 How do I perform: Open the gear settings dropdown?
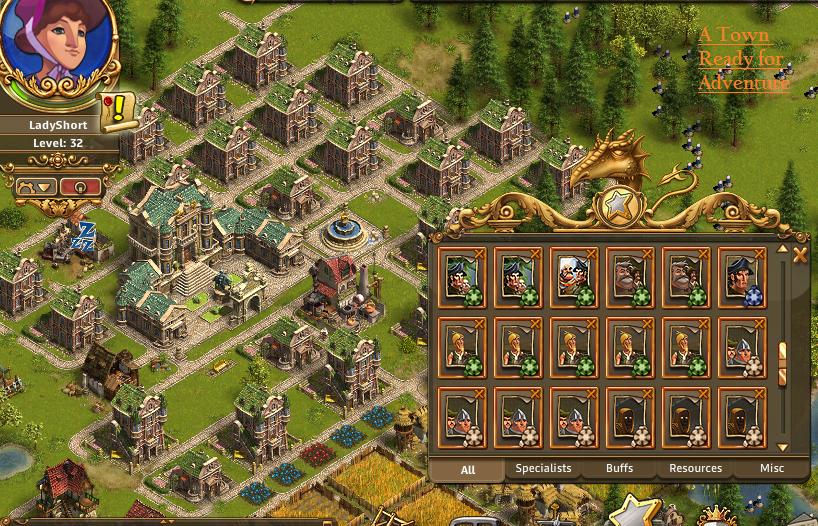tap(33, 186)
